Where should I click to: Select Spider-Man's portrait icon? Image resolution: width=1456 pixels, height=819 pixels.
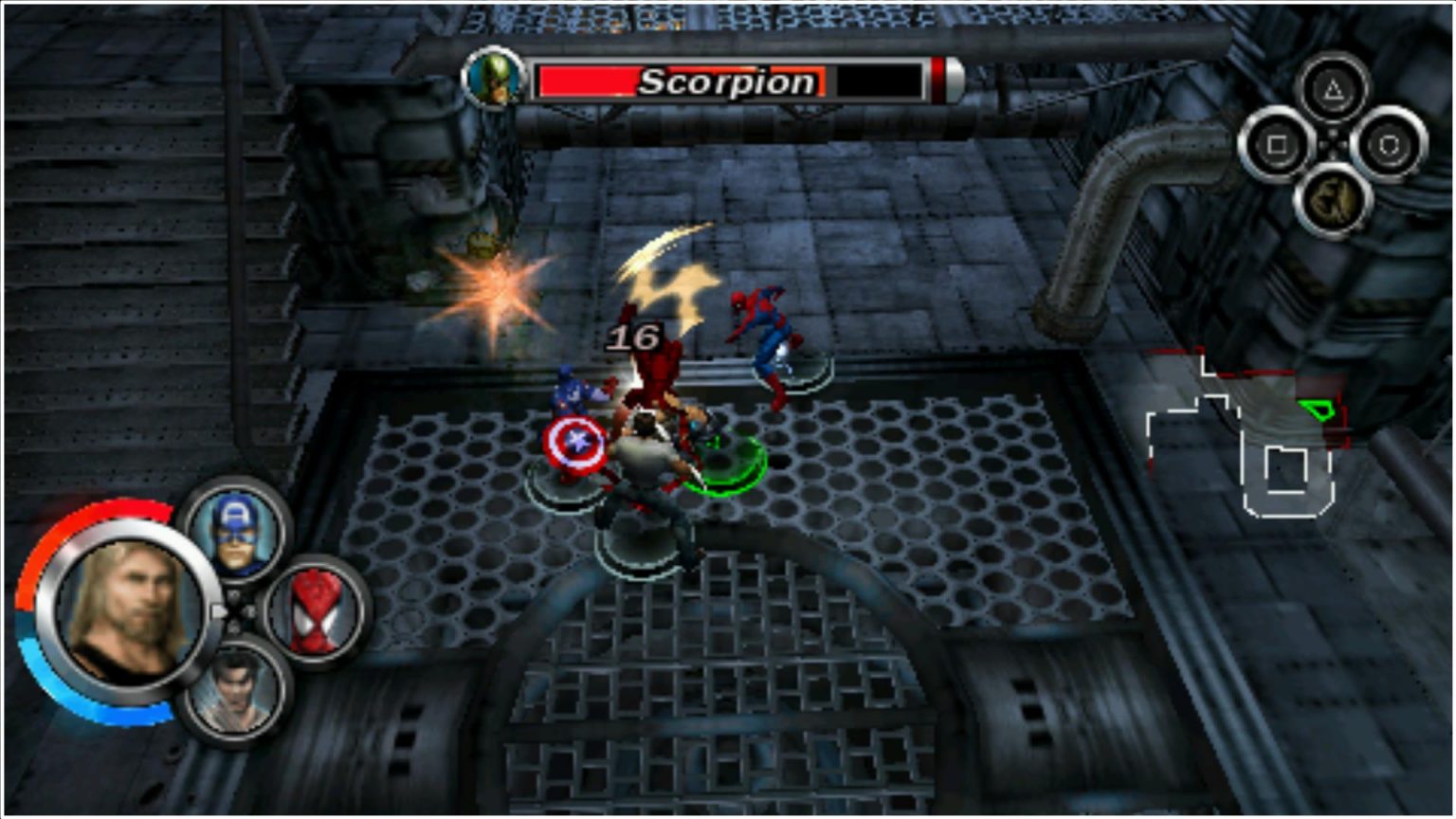click(314, 611)
